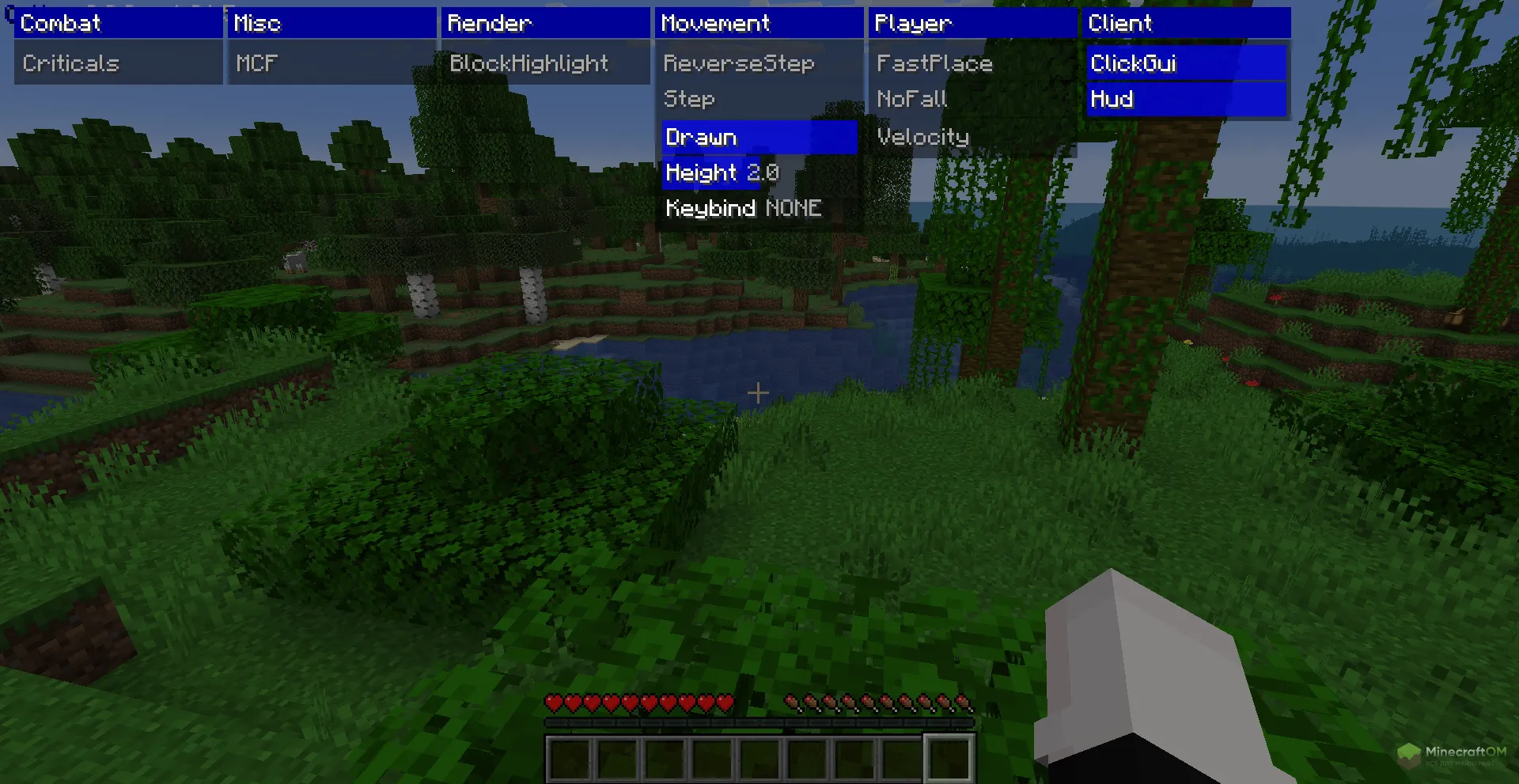Toggle off the Hud module
Screen dimensions: 1519x784
[1186, 99]
